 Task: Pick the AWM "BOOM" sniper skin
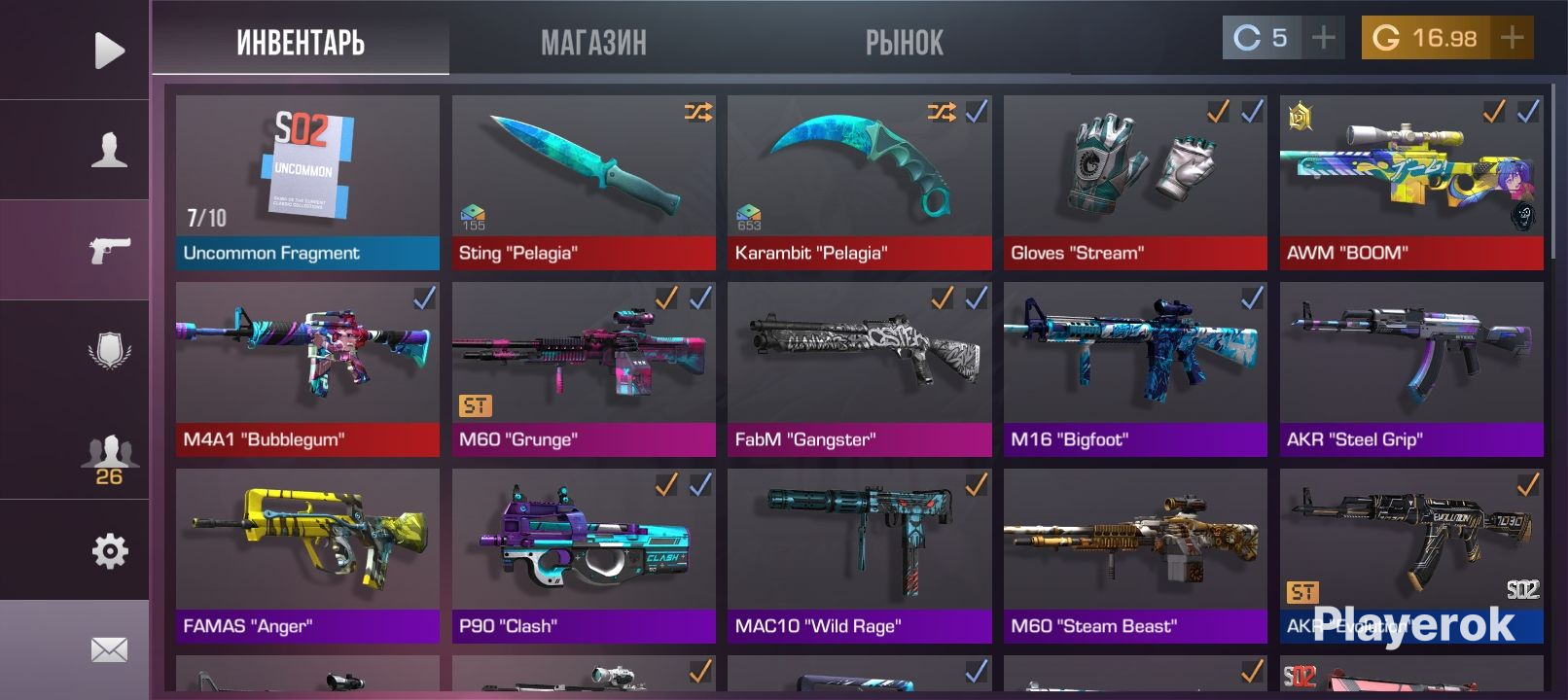(1411, 182)
